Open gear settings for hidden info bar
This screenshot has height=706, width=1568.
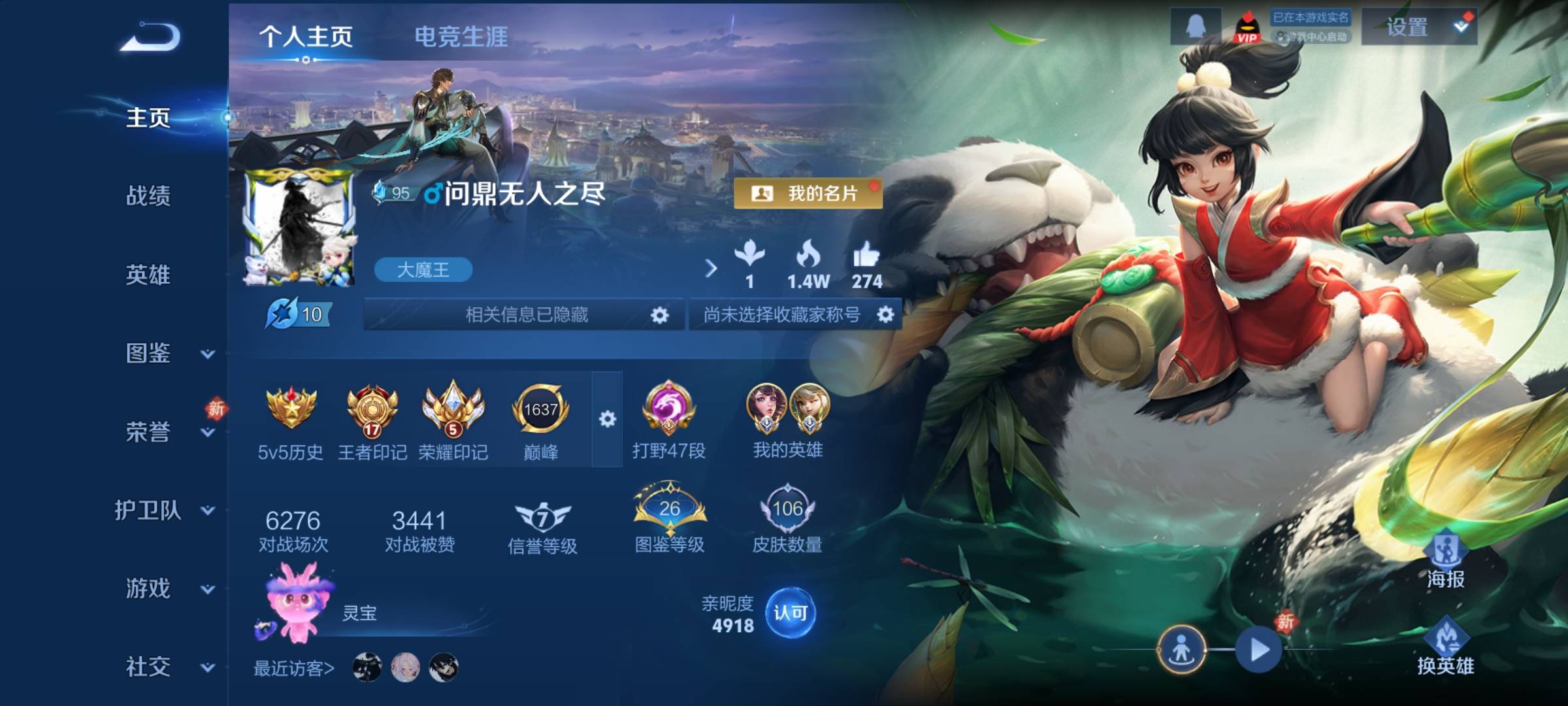coord(660,315)
